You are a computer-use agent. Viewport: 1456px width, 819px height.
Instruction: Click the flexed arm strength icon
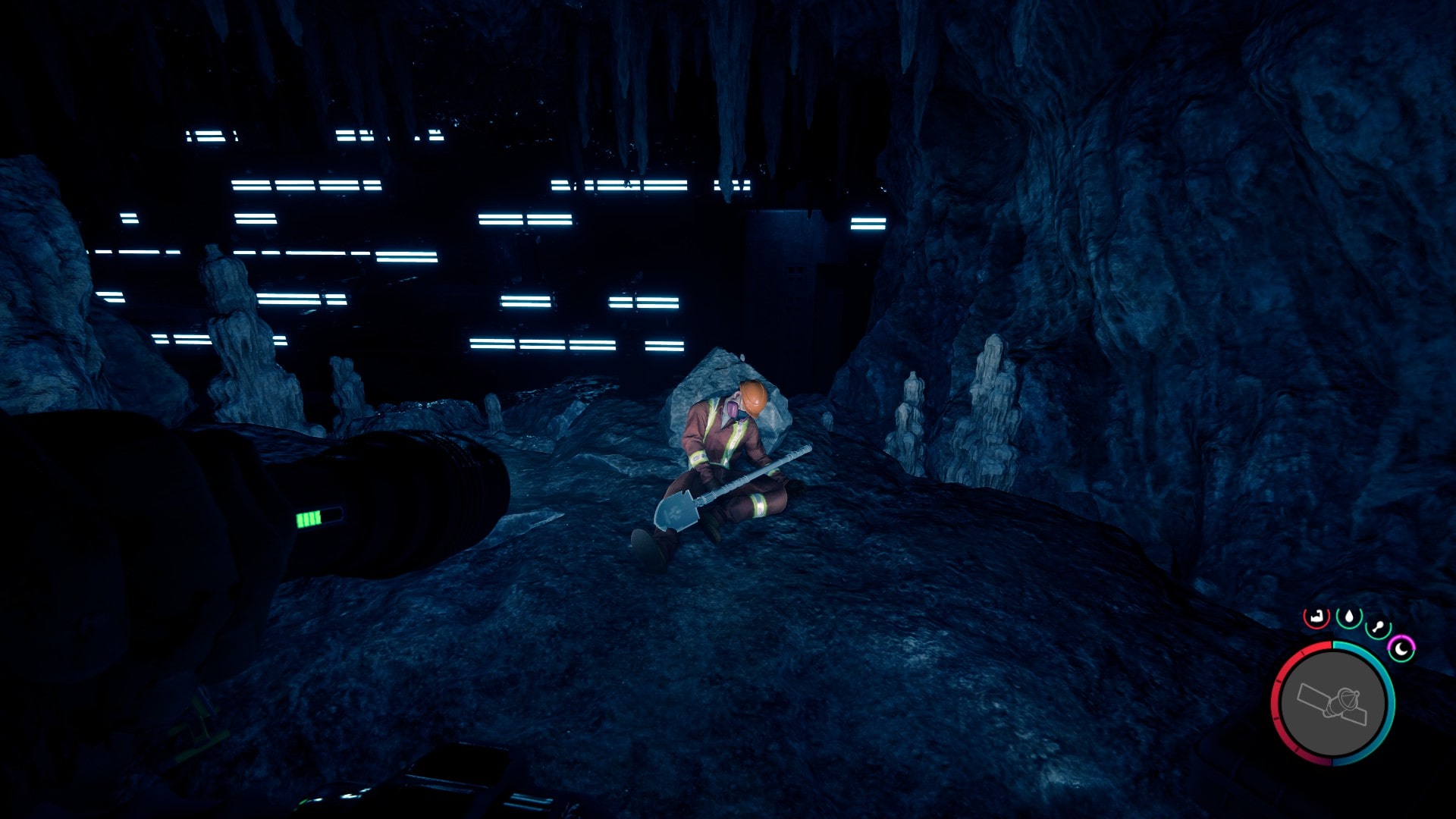(x=1317, y=617)
